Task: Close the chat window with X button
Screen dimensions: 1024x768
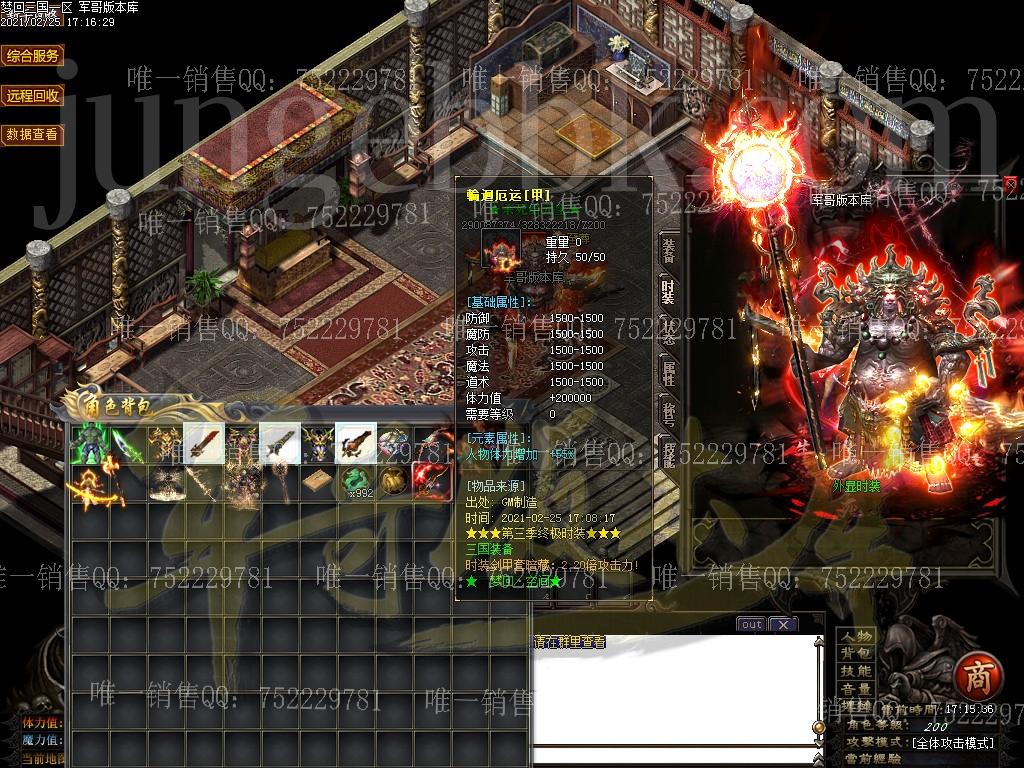Action: pos(783,625)
